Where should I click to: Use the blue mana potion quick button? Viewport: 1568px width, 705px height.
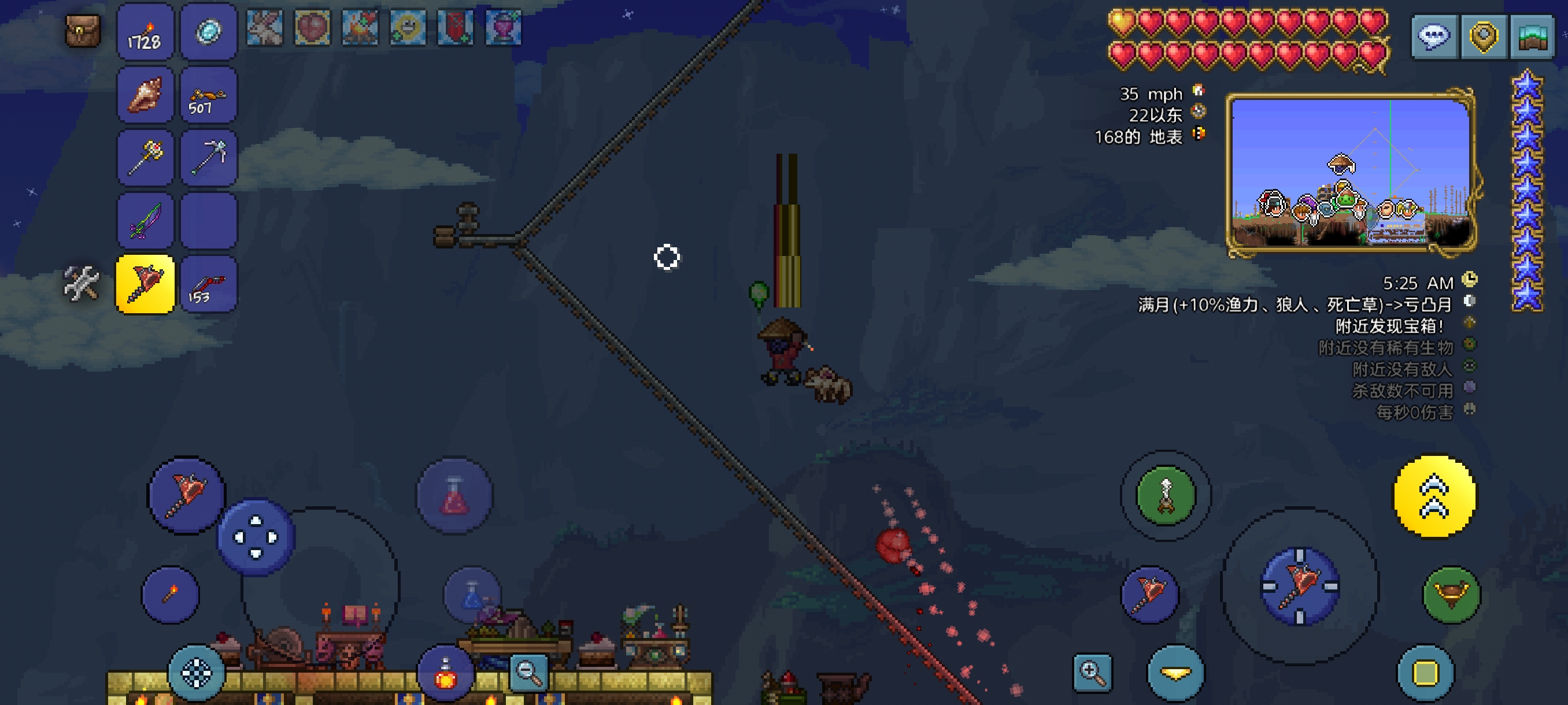[472, 594]
